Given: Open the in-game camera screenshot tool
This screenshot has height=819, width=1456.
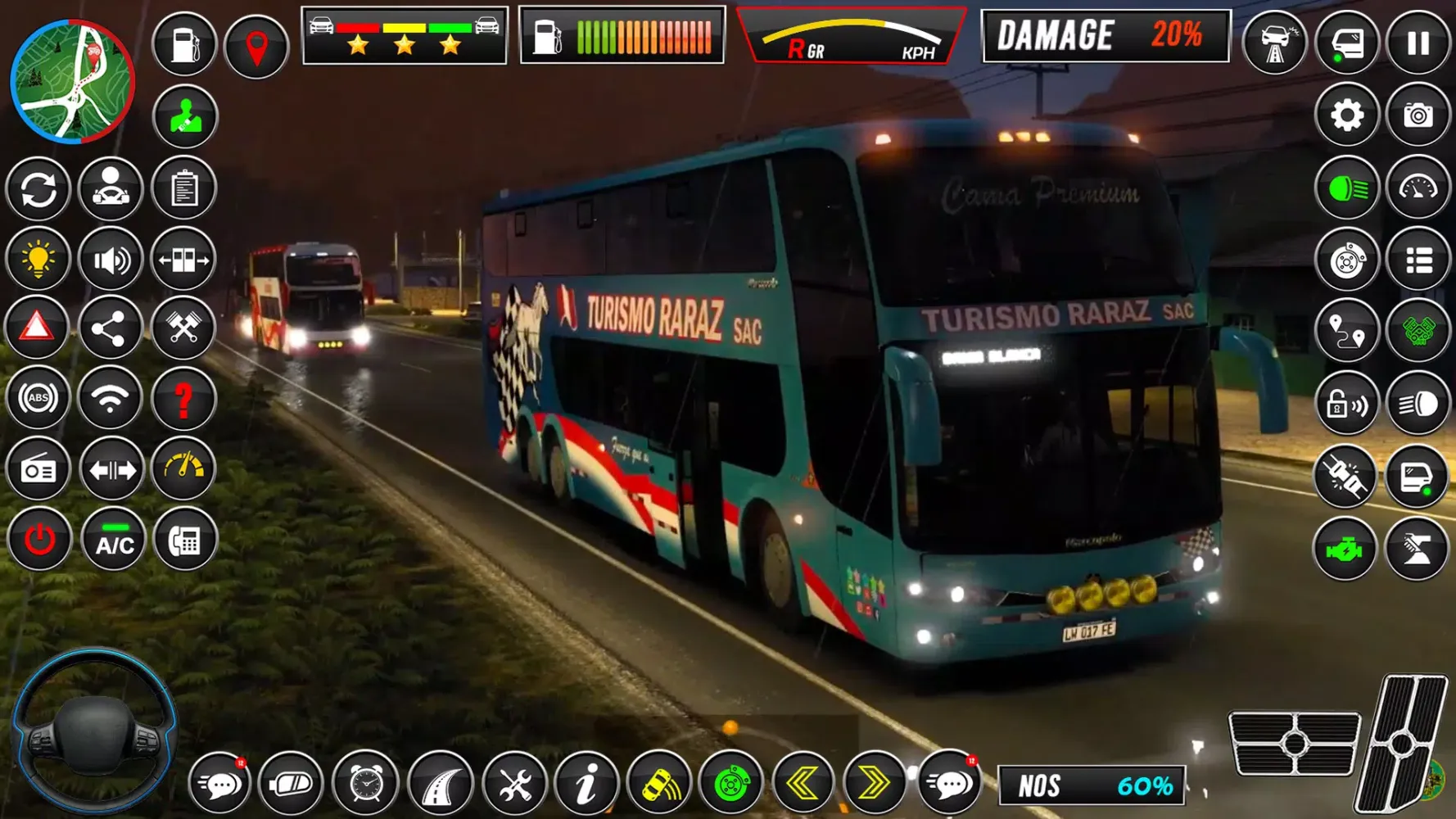Looking at the screenshot, I should point(1420,117).
